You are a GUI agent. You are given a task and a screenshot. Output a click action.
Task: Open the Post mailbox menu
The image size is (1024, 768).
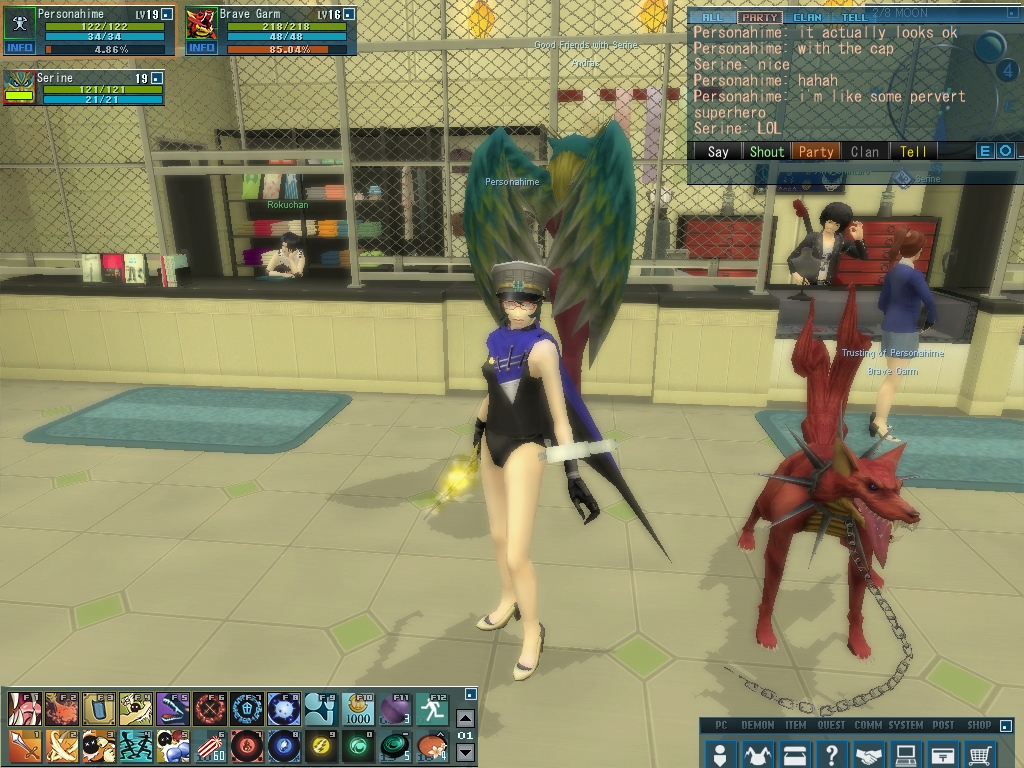coord(943,754)
